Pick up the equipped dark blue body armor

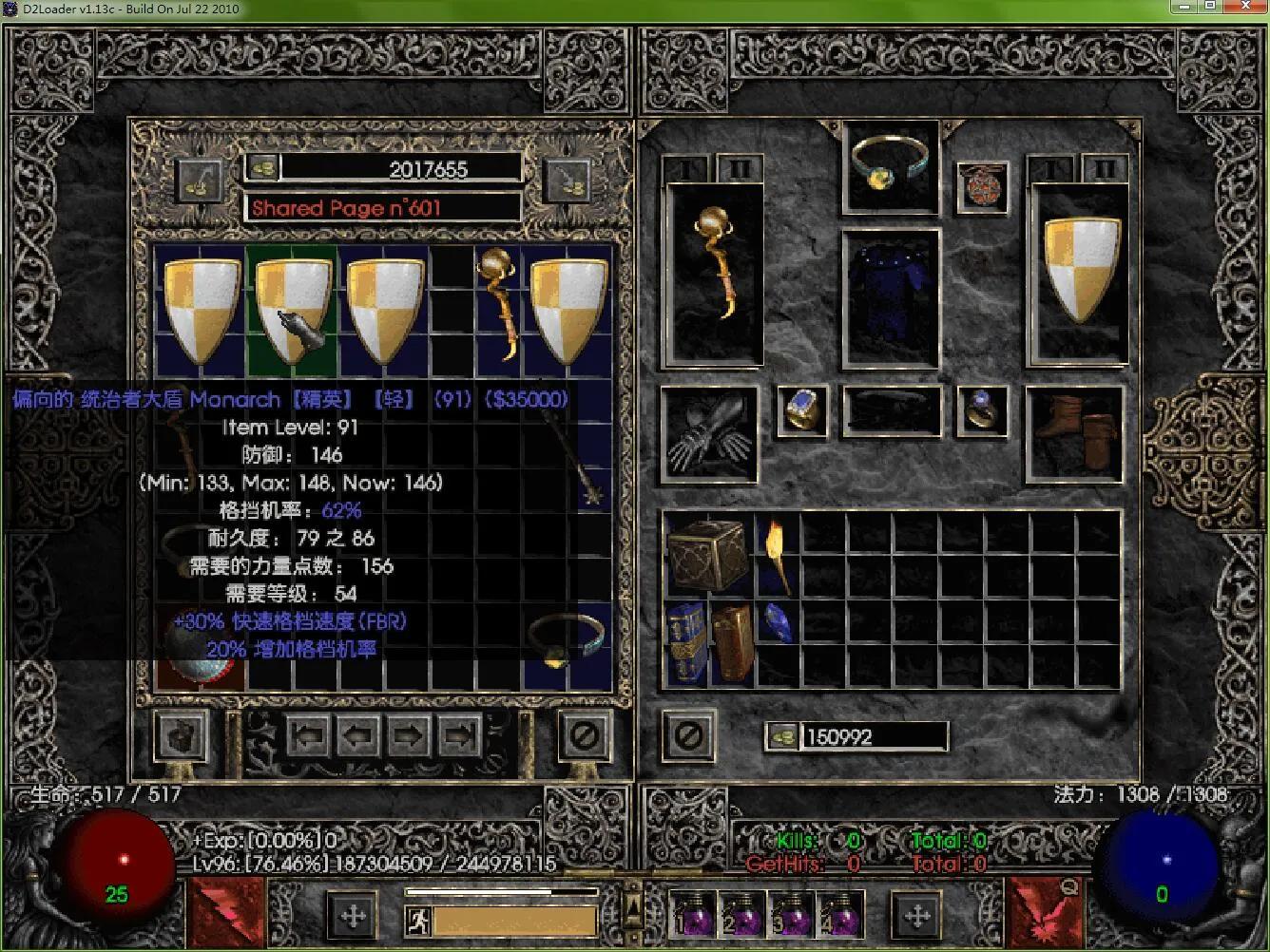pos(890,297)
